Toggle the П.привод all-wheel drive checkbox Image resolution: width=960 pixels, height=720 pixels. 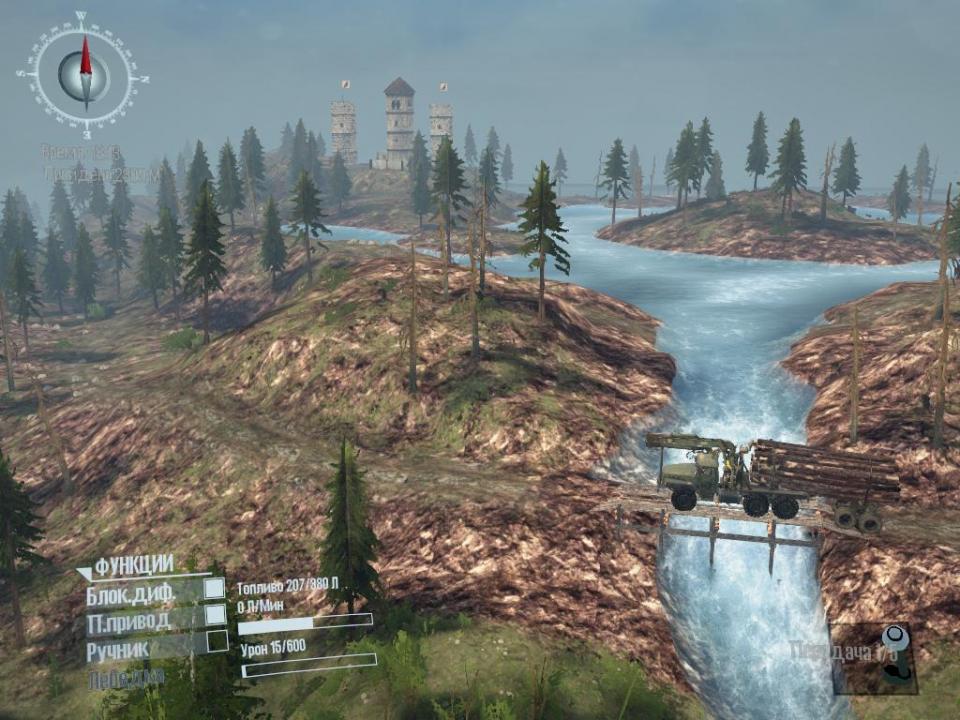214,615
